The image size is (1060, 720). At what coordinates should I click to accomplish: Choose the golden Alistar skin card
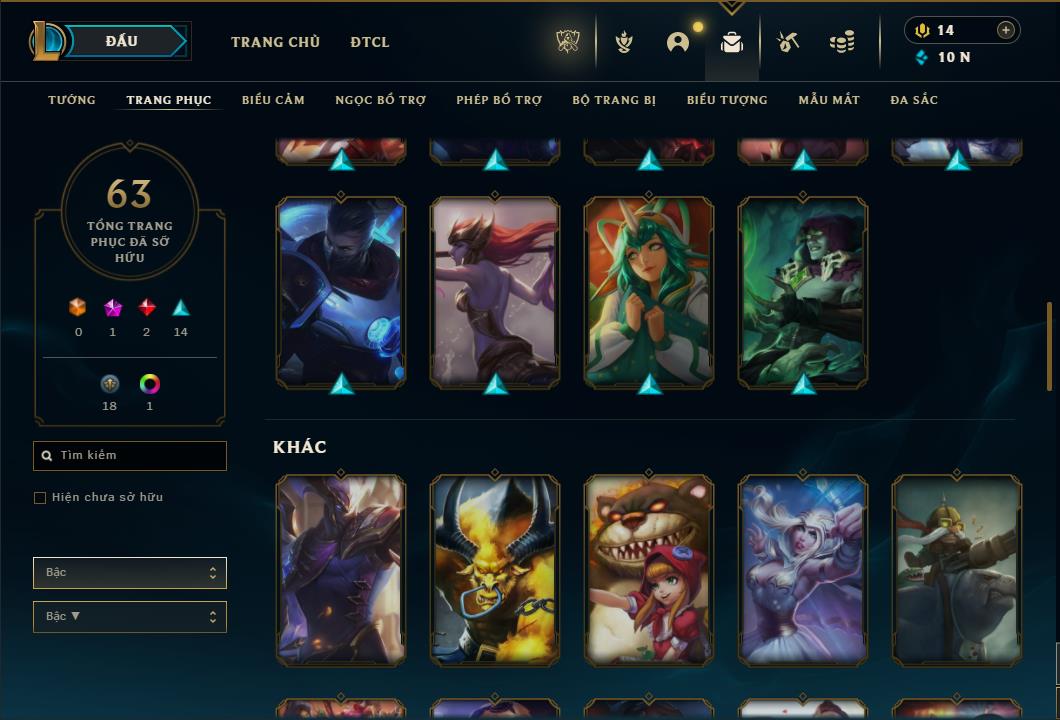pyautogui.click(x=495, y=570)
